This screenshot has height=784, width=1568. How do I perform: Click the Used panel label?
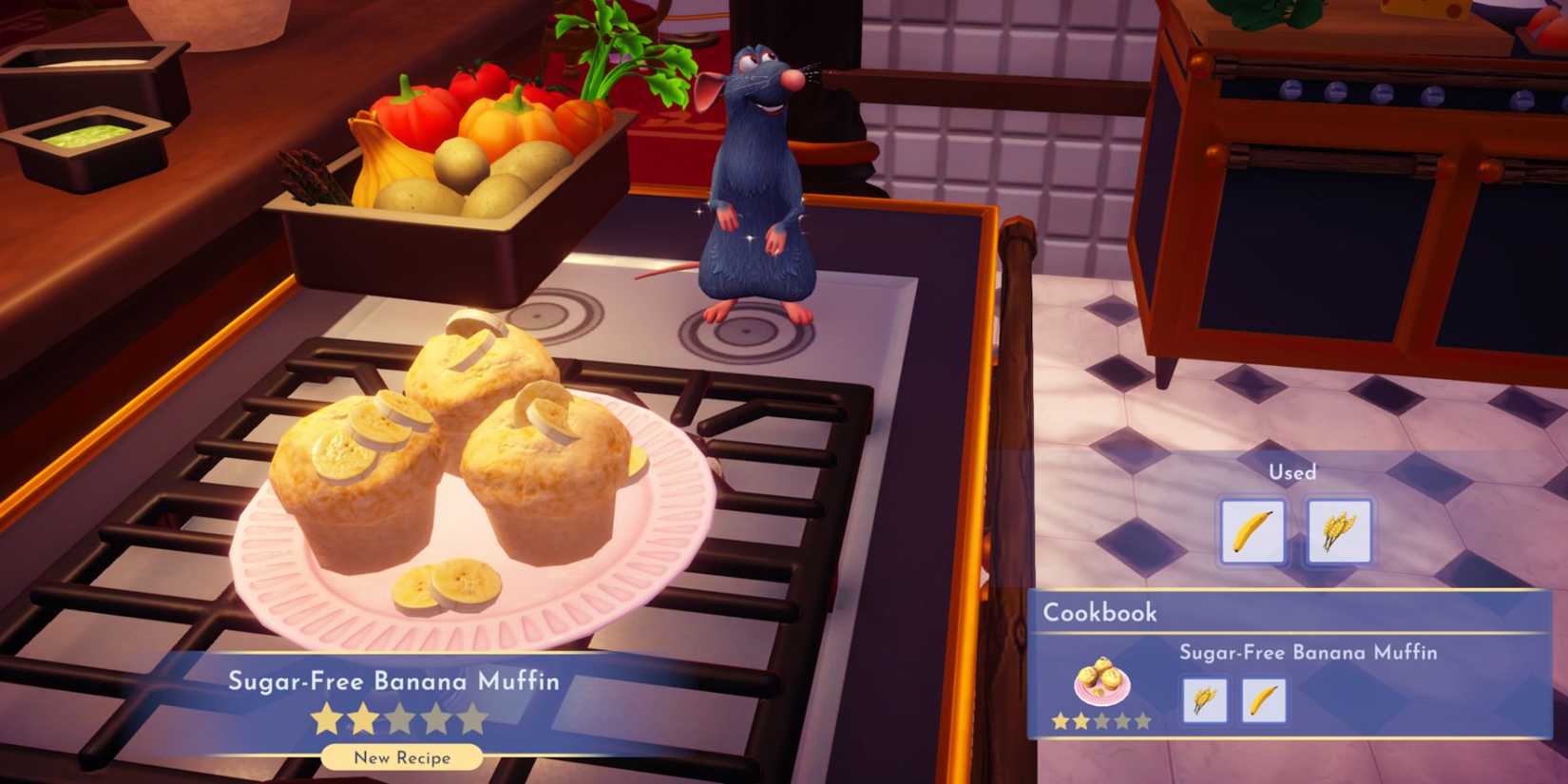pyautogui.click(x=1292, y=472)
